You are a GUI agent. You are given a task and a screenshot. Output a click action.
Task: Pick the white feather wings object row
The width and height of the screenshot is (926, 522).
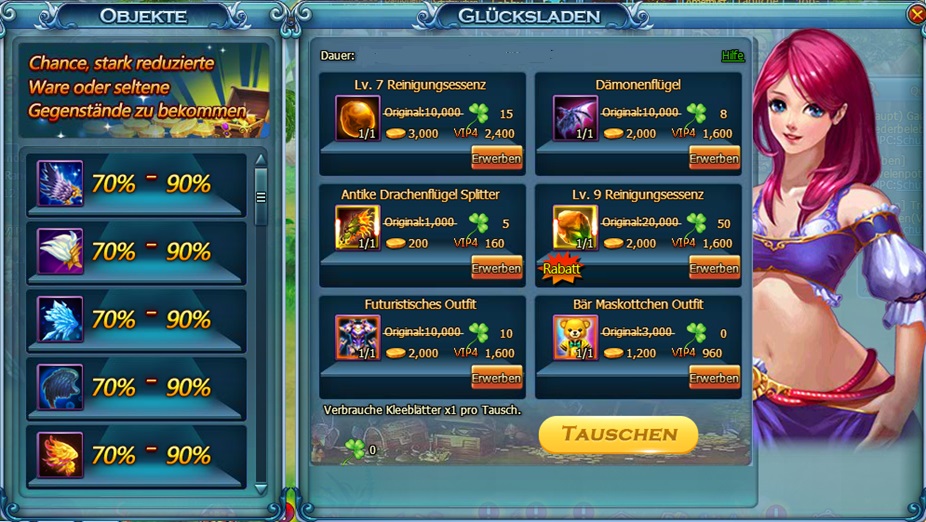coord(133,252)
